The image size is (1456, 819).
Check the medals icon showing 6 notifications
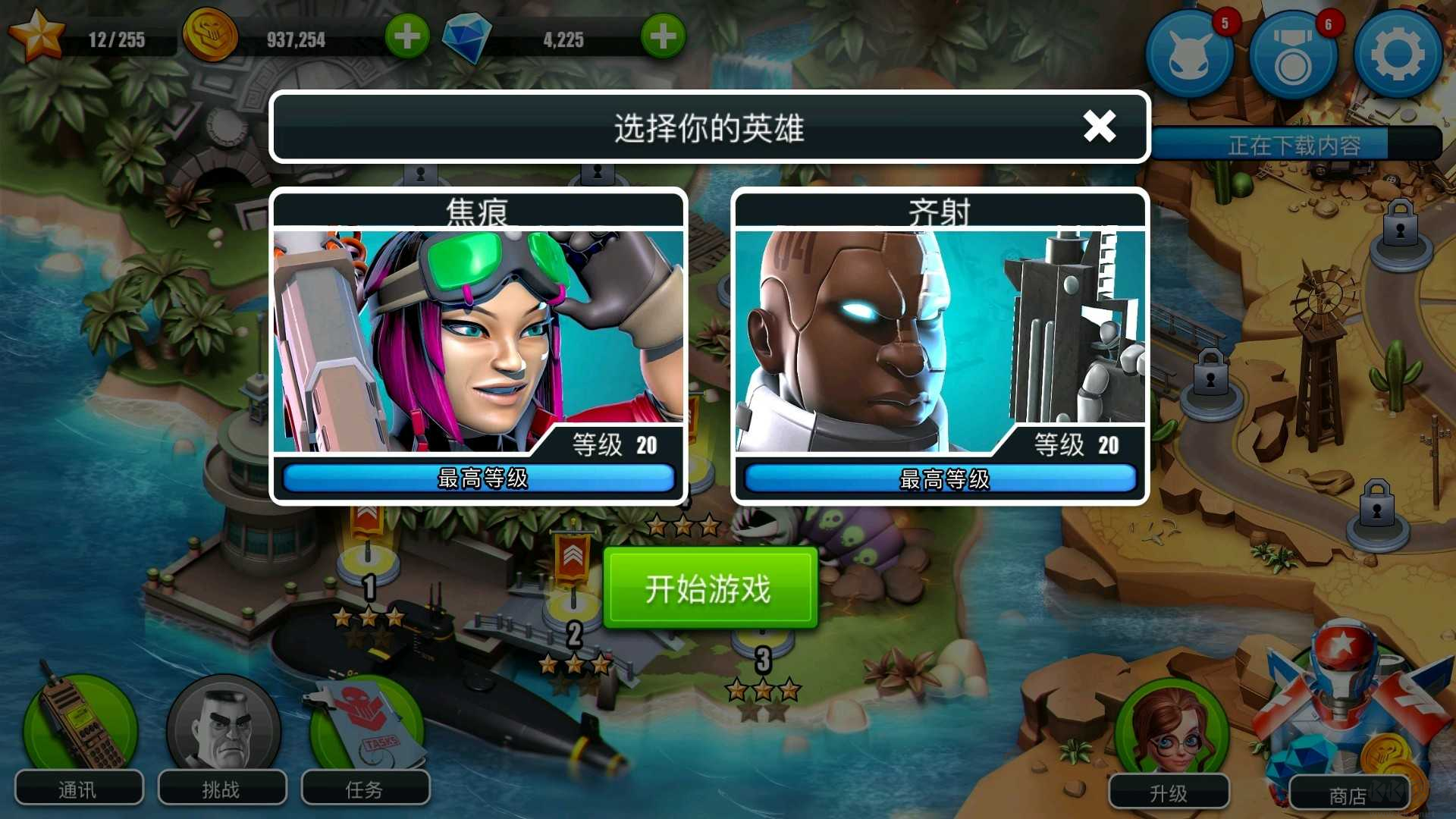point(1293,55)
